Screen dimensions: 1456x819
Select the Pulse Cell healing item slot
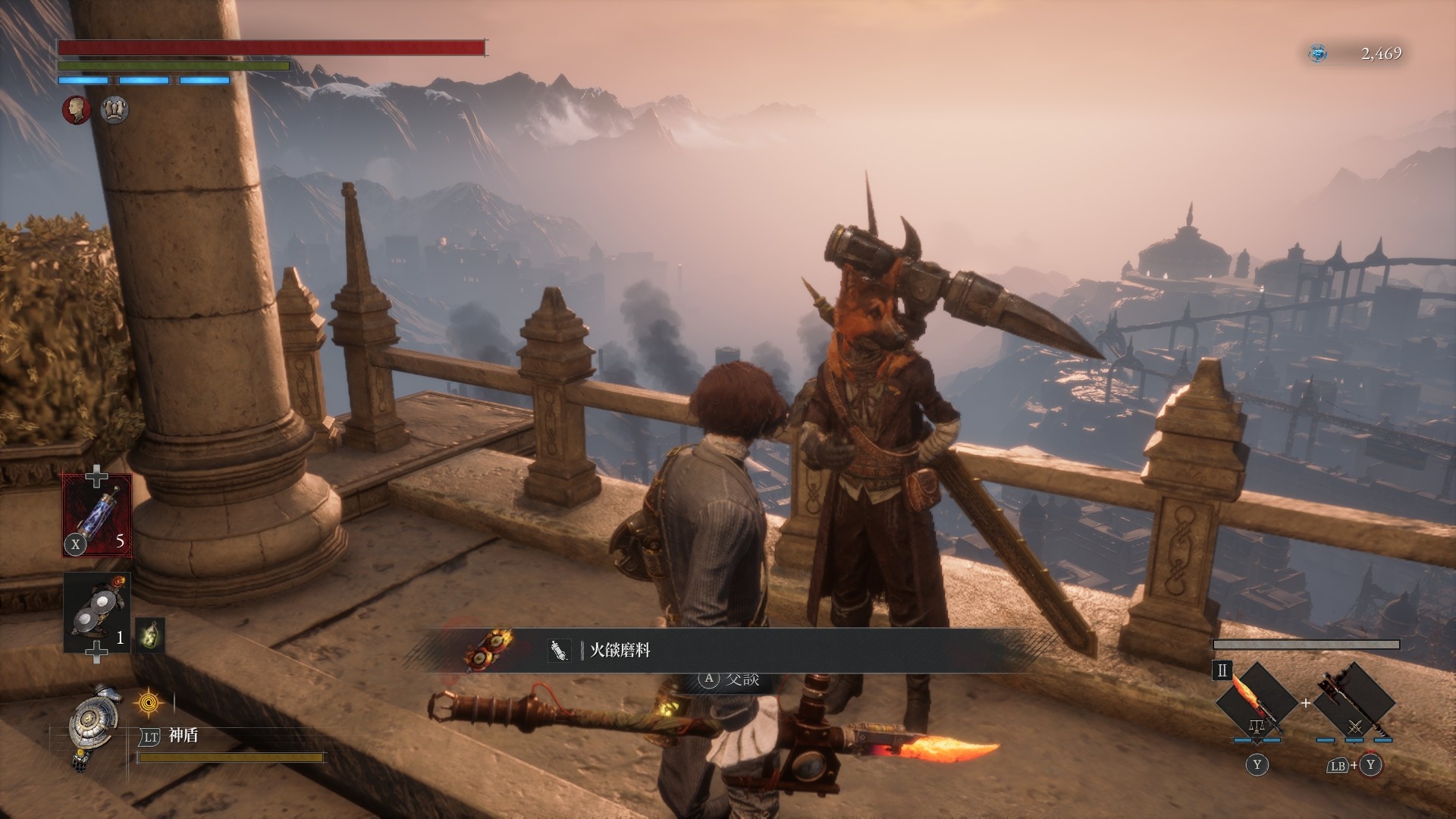pos(97,515)
